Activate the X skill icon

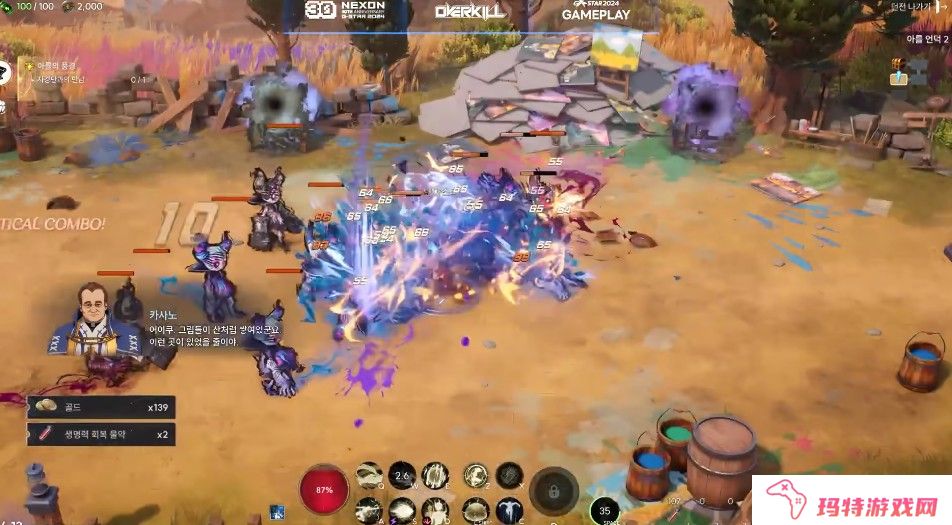509,475
